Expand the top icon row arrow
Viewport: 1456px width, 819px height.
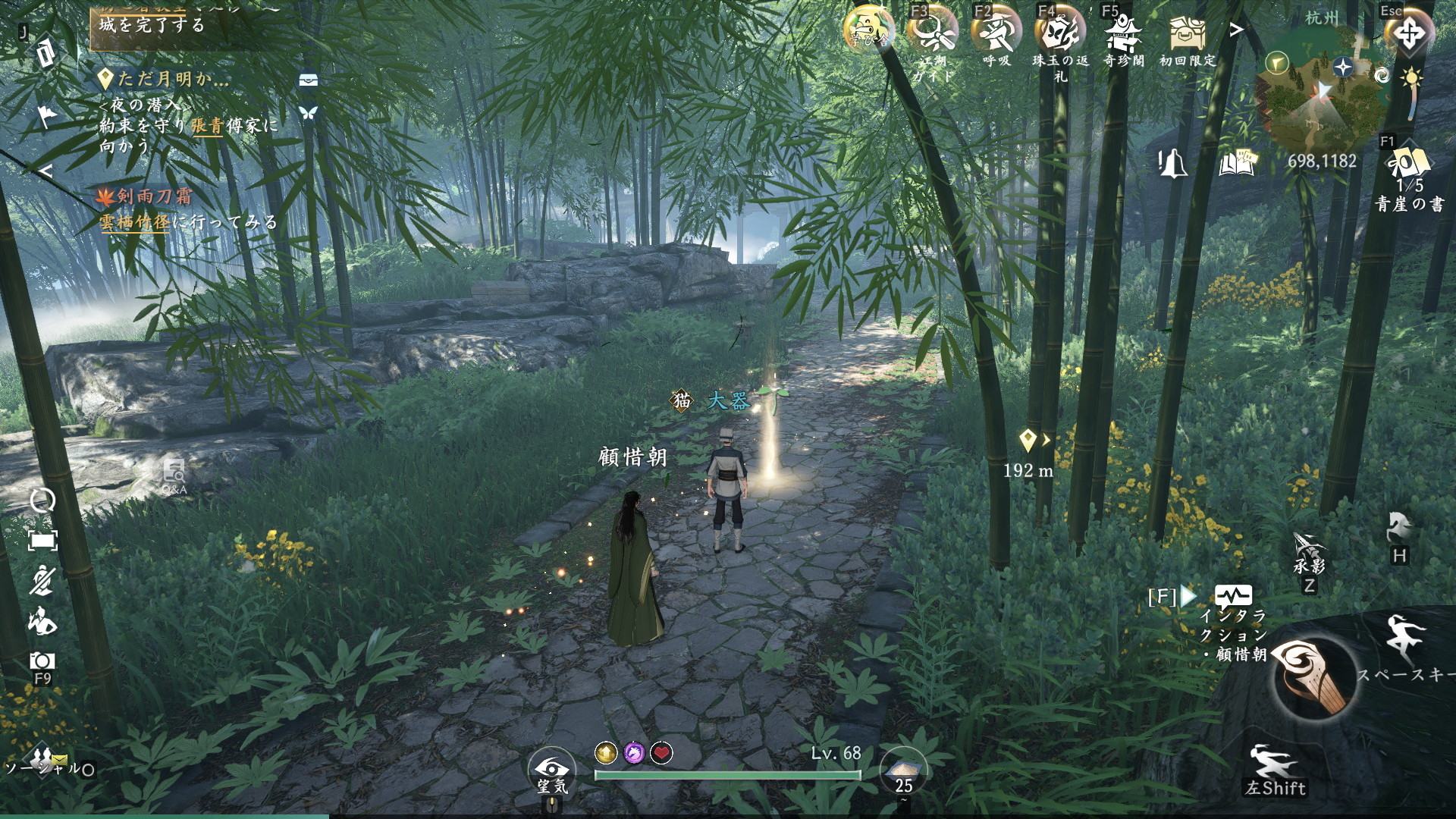pos(1237,30)
